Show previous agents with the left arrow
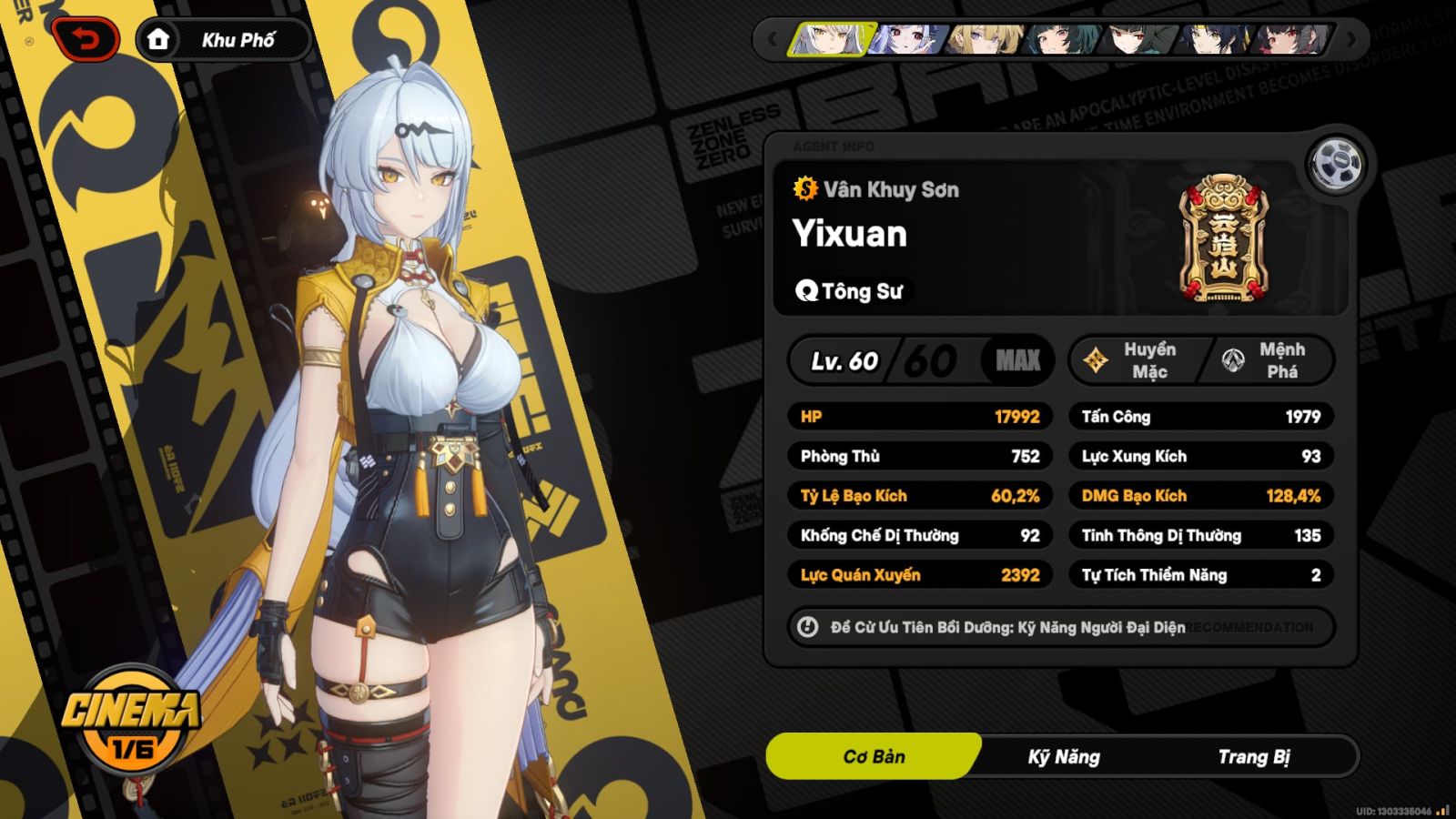This screenshot has height=819, width=1456. point(773,40)
